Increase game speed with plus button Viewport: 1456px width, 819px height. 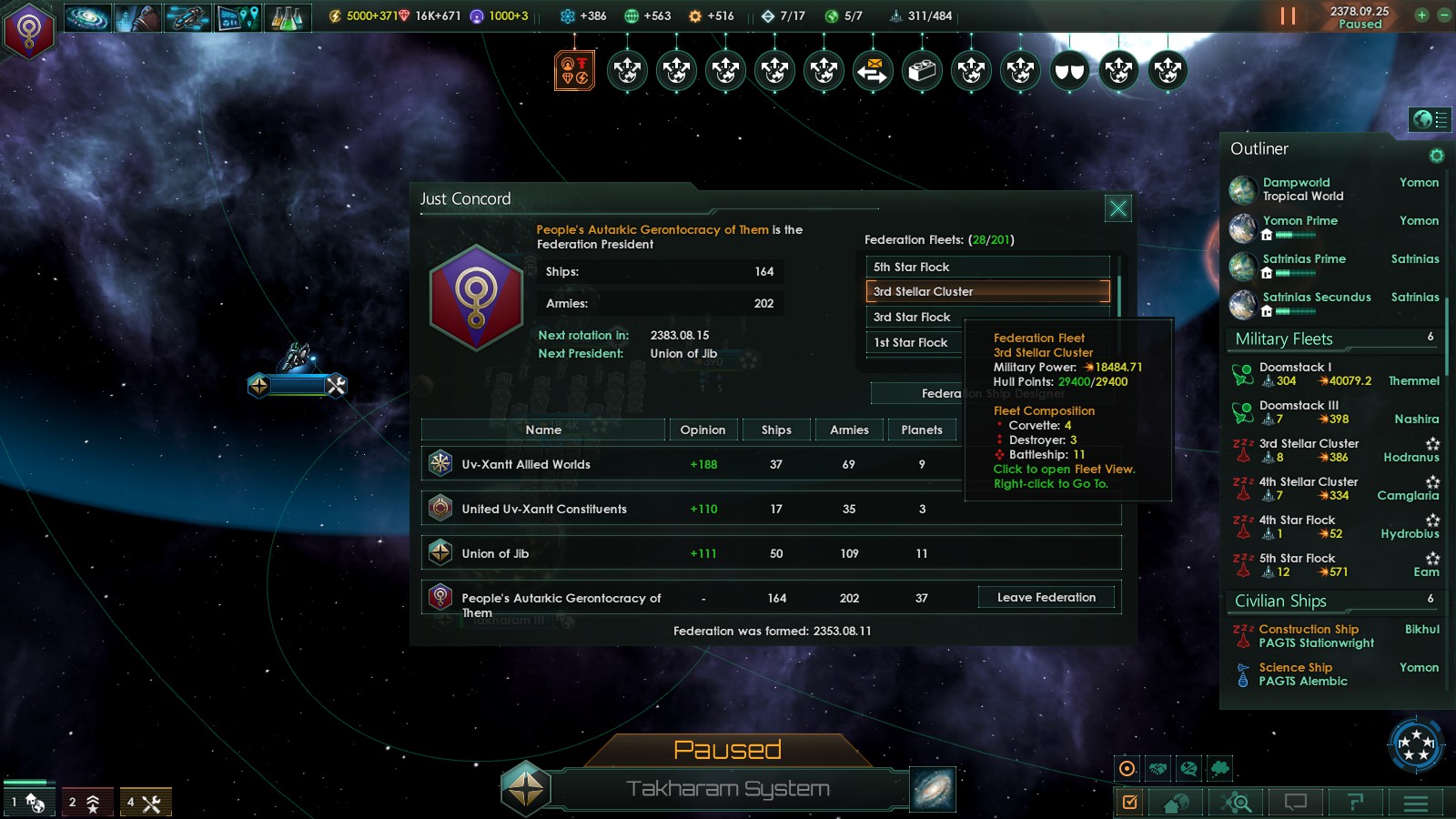coord(1421,15)
